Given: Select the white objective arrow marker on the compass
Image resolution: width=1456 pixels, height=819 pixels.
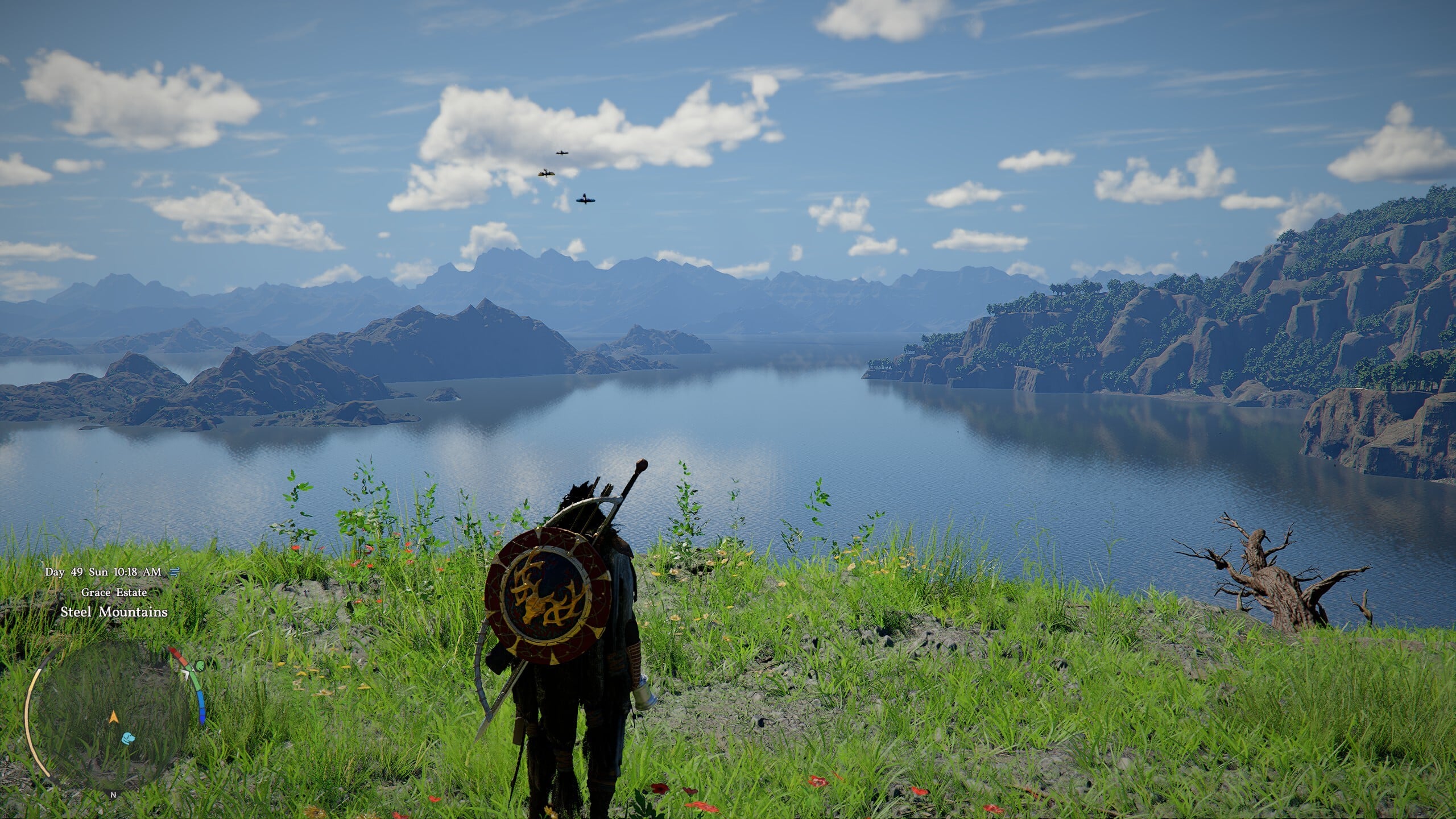Looking at the screenshot, I should (186, 675).
